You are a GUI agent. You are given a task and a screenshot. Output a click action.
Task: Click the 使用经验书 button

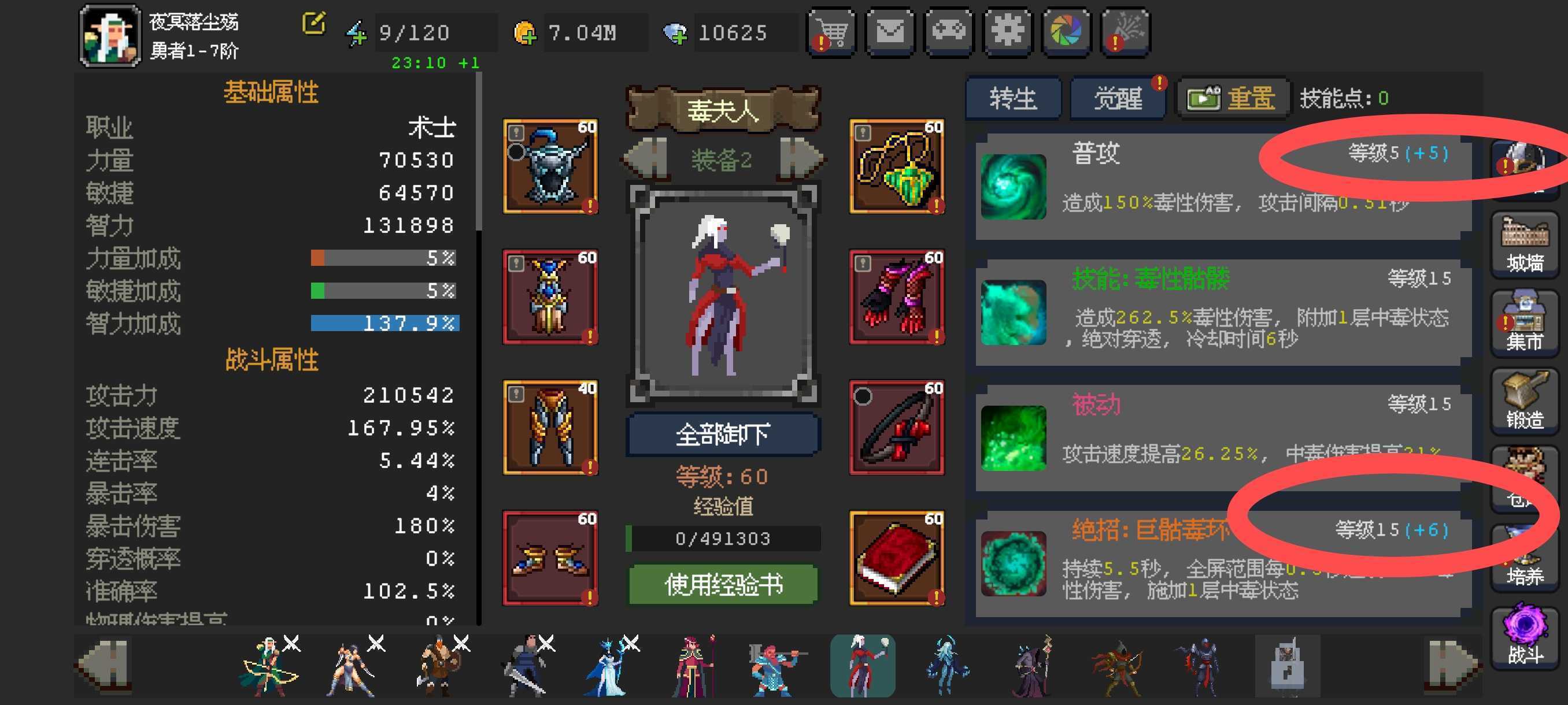pos(723,583)
